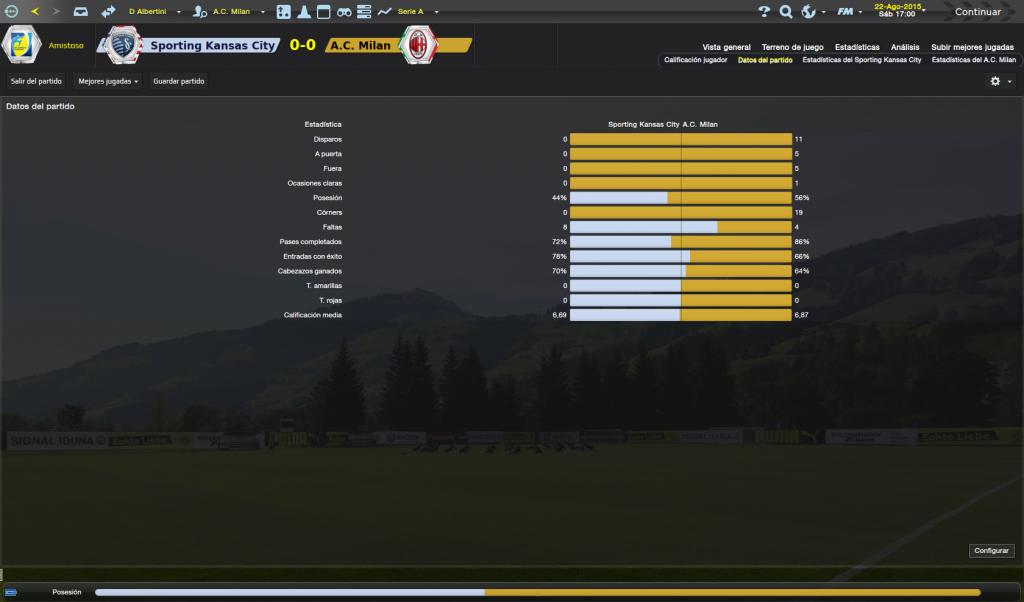Viewport: 1024px width, 602px height.
Task: Open the question mark help icon
Action: pos(764,12)
